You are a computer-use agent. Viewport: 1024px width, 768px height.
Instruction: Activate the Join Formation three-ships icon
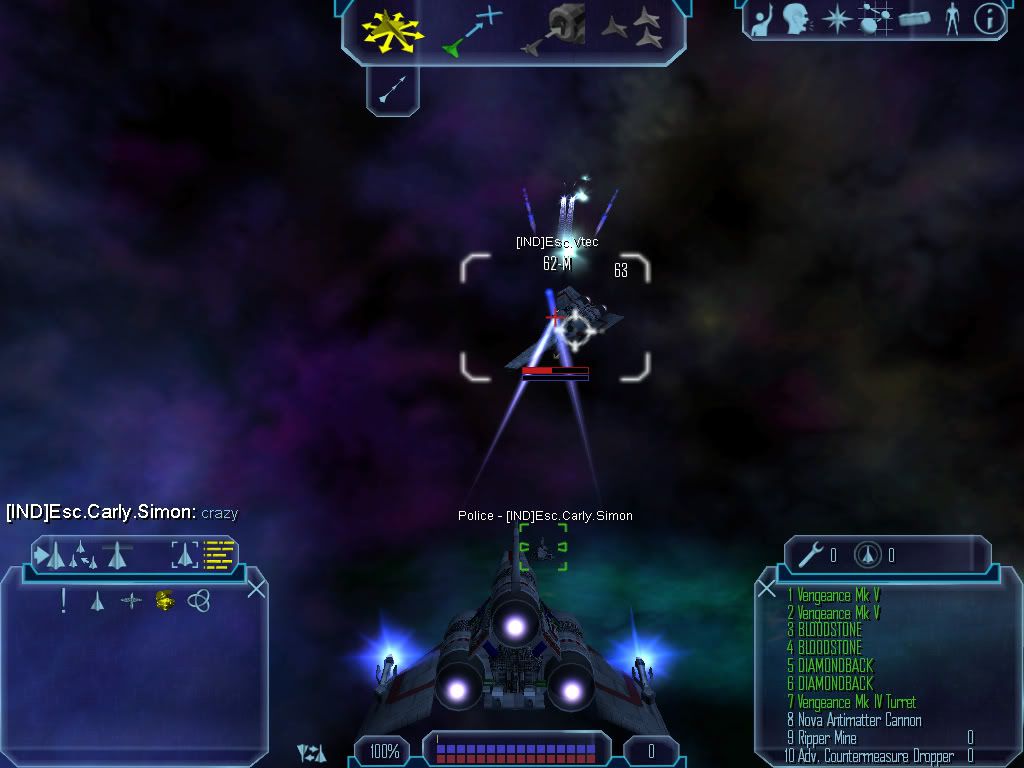[x=633, y=28]
